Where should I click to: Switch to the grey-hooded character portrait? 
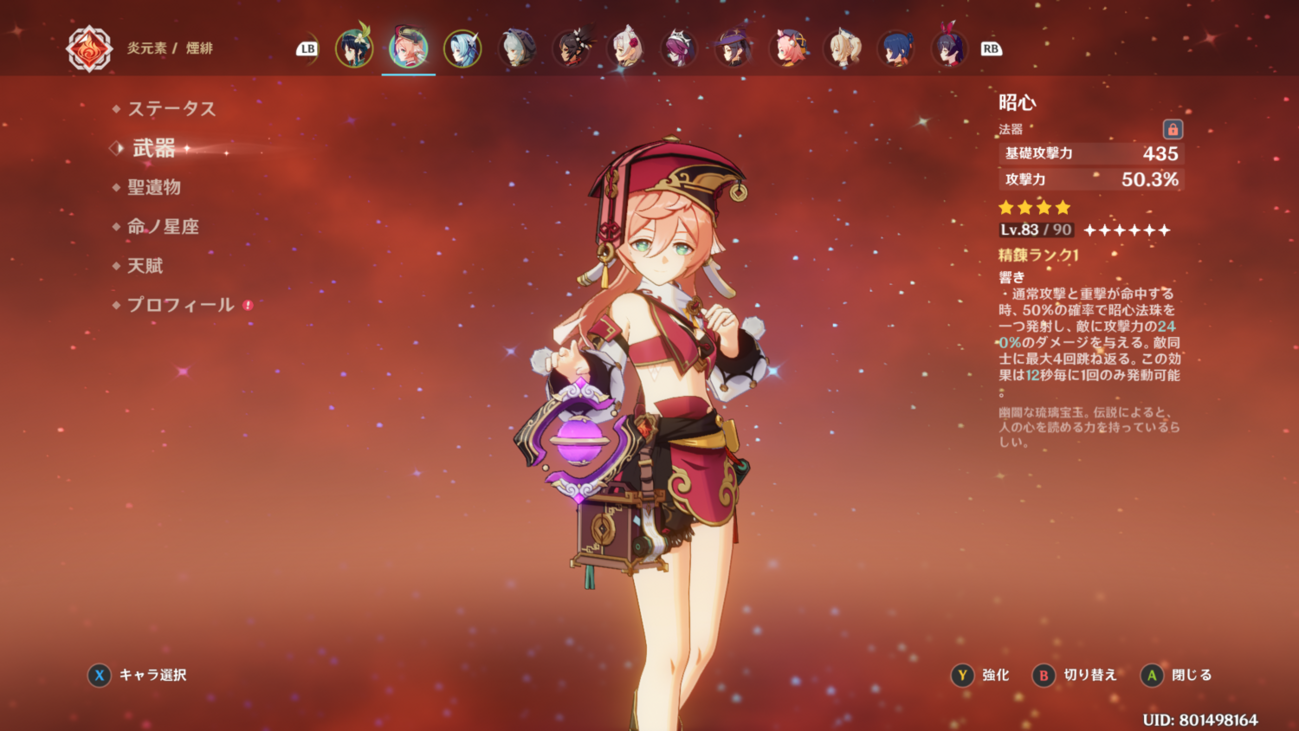point(517,48)
